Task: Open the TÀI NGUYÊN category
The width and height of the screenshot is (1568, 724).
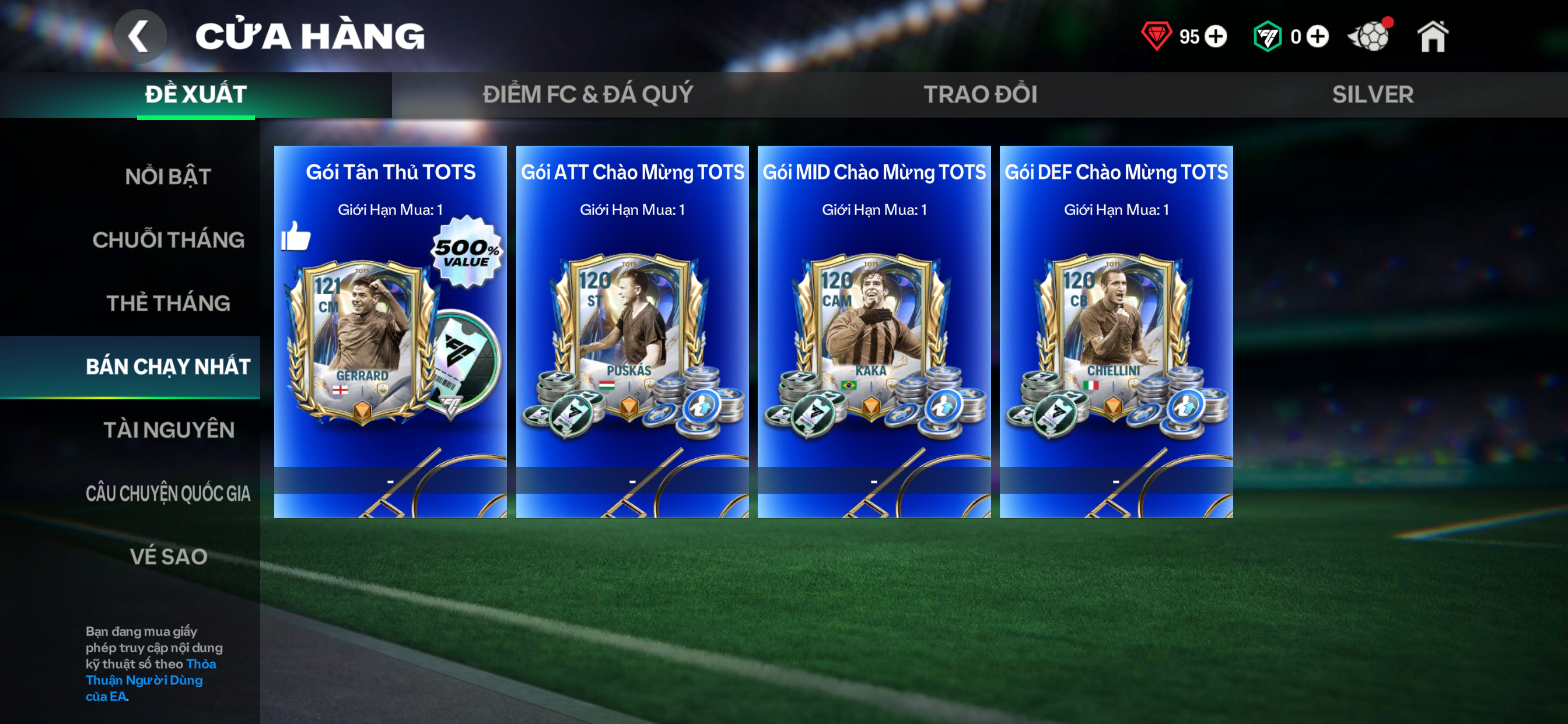Action: tap(168, 430)
